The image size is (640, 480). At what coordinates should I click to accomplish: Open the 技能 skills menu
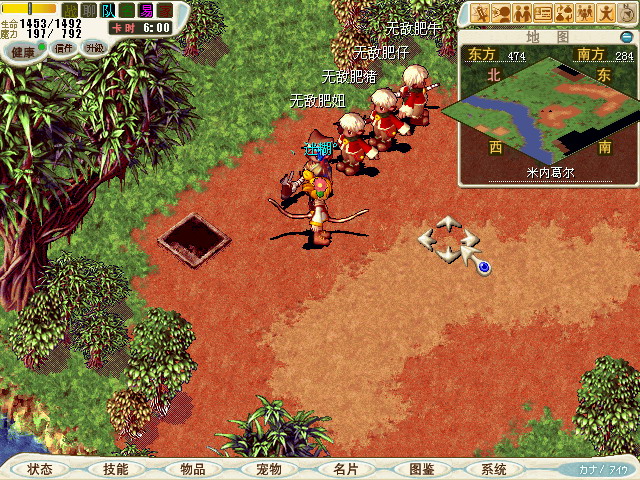click(115, 469)
